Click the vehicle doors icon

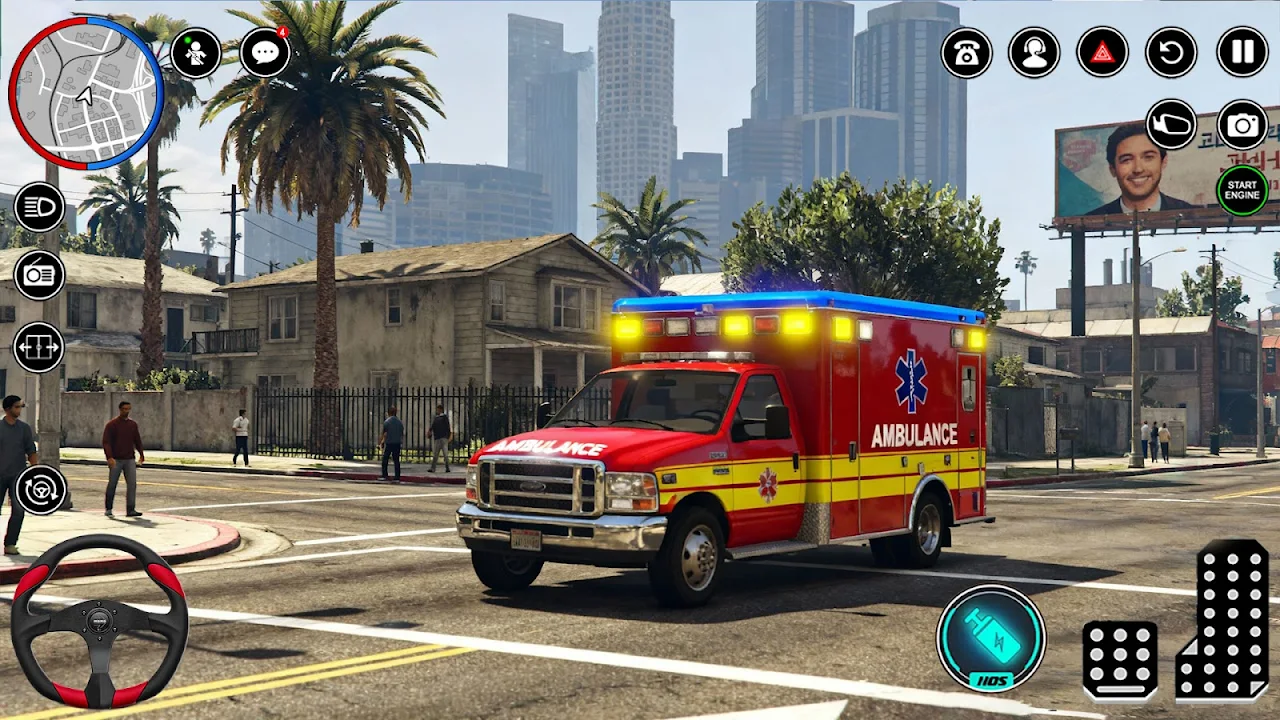tap(39, 347)
